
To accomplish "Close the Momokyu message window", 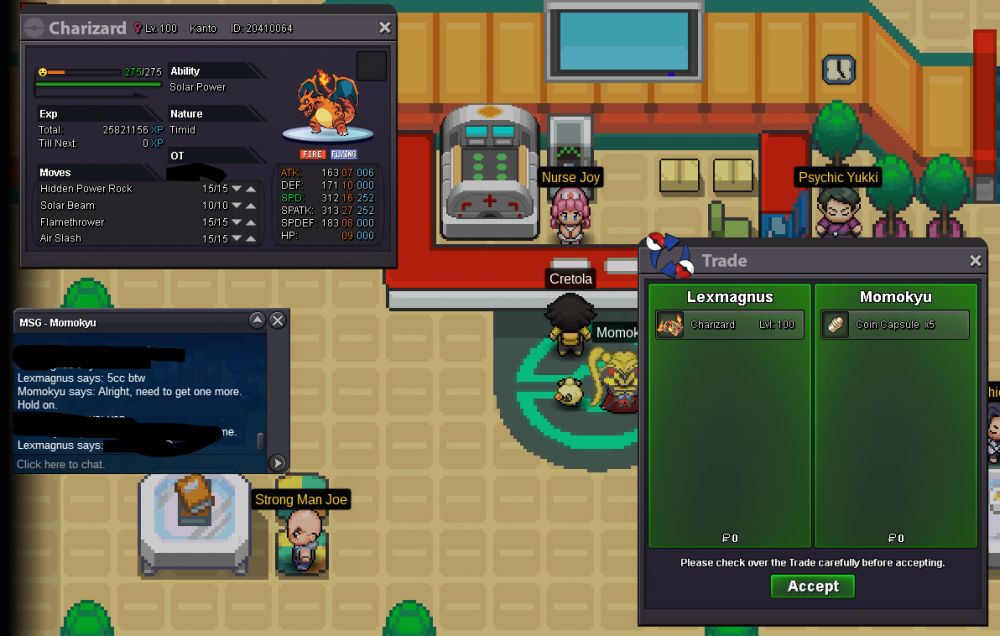I will pos(278,320).
